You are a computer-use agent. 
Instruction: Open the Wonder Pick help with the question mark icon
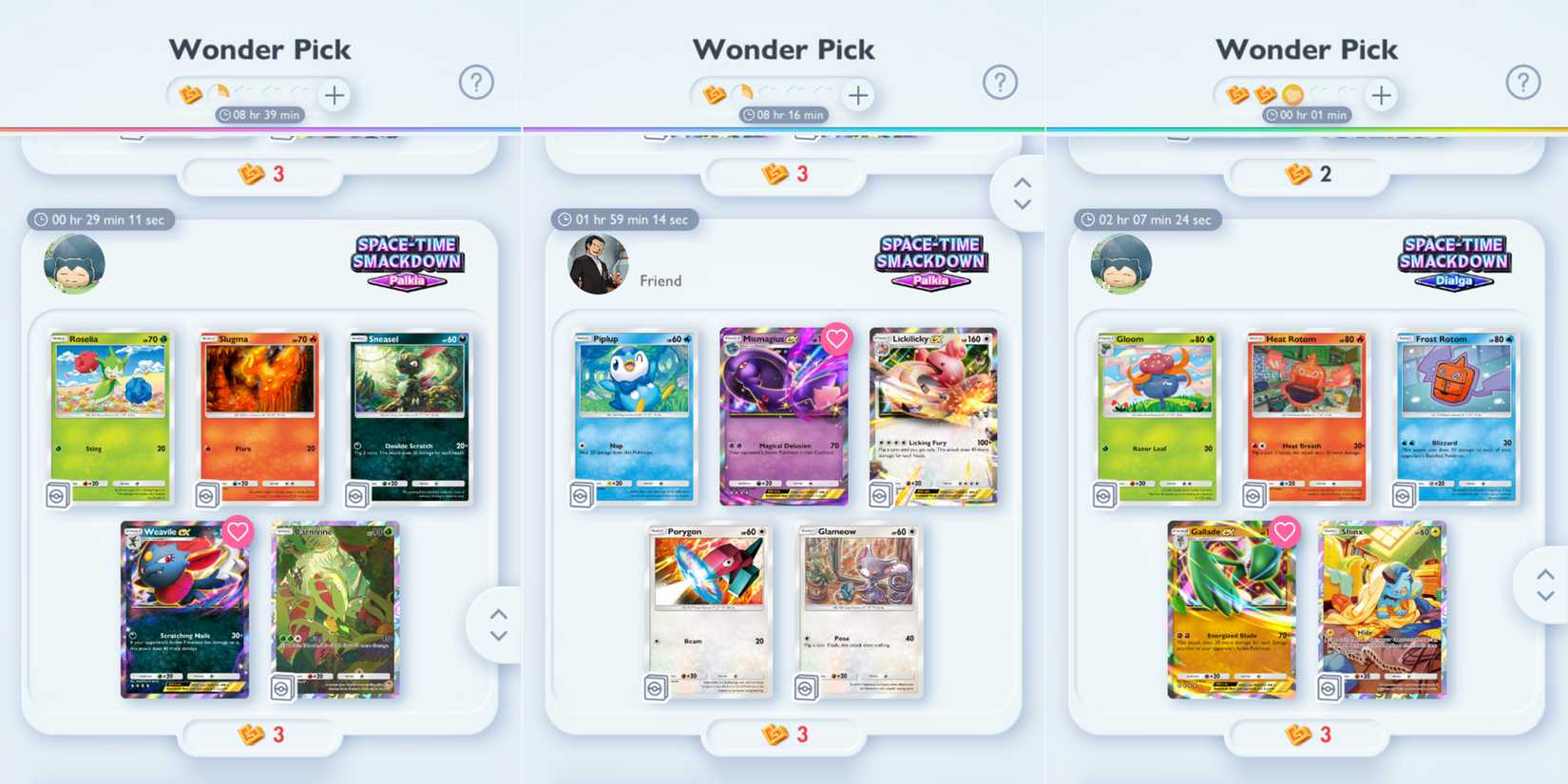point(478,82)
